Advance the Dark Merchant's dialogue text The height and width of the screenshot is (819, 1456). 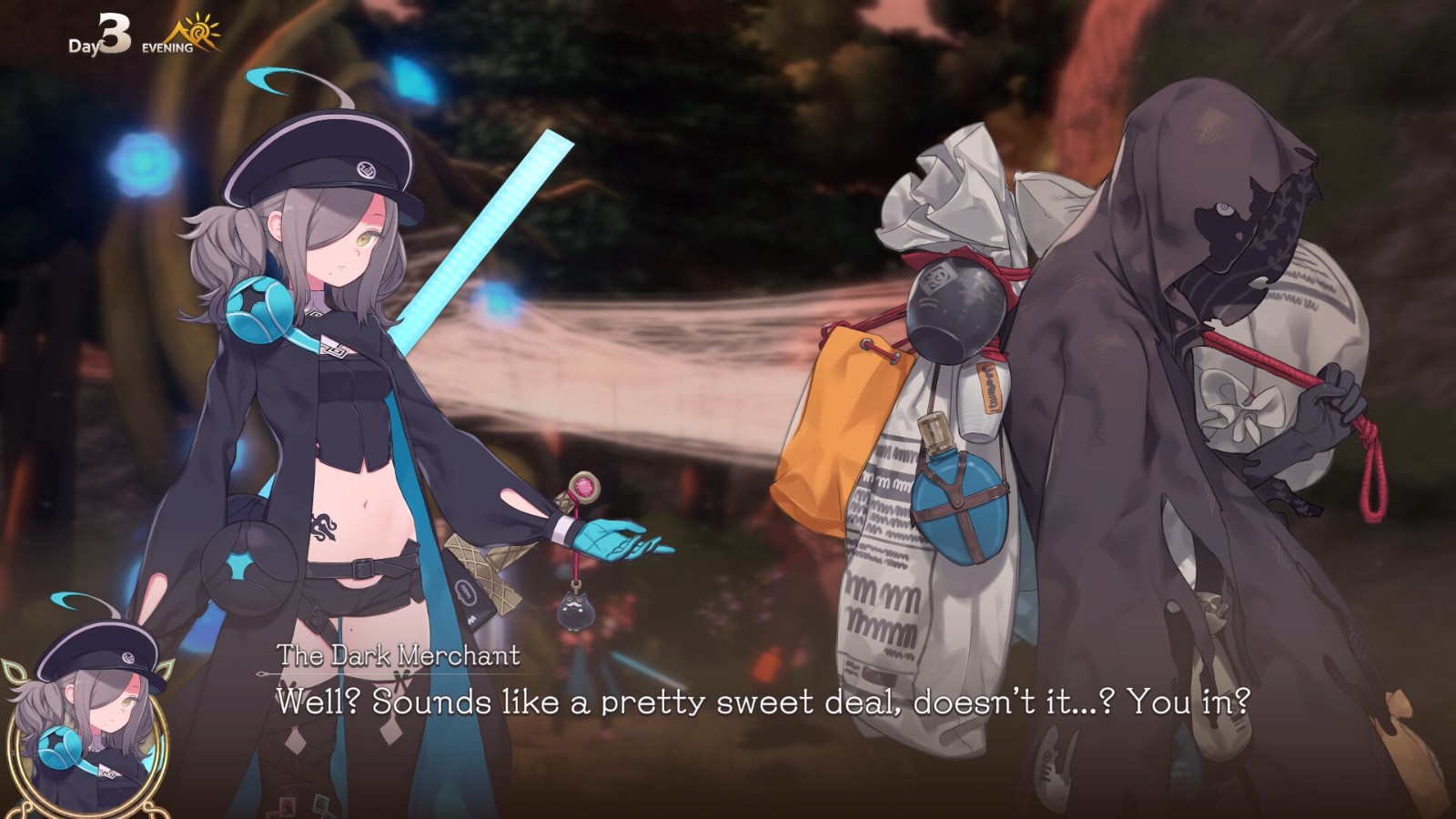(763, 702)
